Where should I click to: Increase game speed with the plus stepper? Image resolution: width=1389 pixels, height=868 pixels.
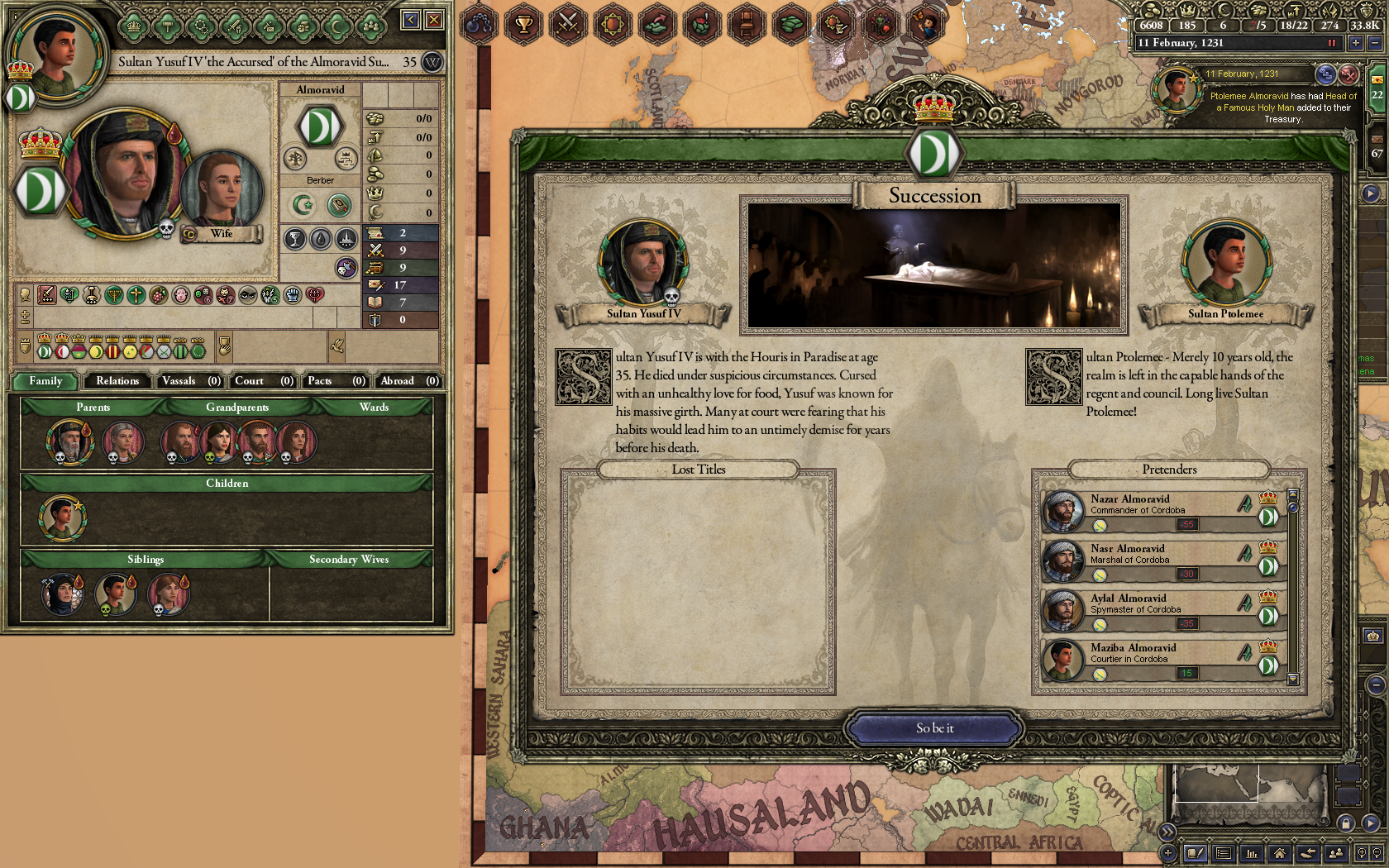(1355, 43)
